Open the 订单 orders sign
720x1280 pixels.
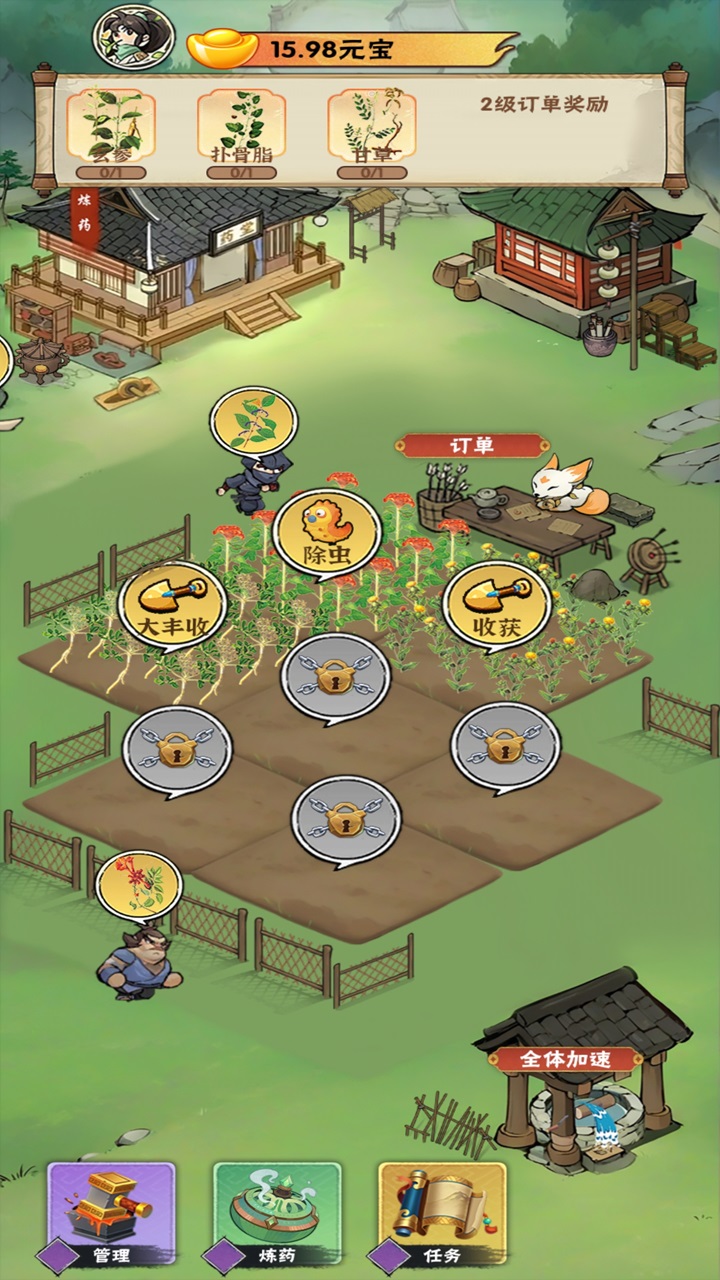pos(472,446)
